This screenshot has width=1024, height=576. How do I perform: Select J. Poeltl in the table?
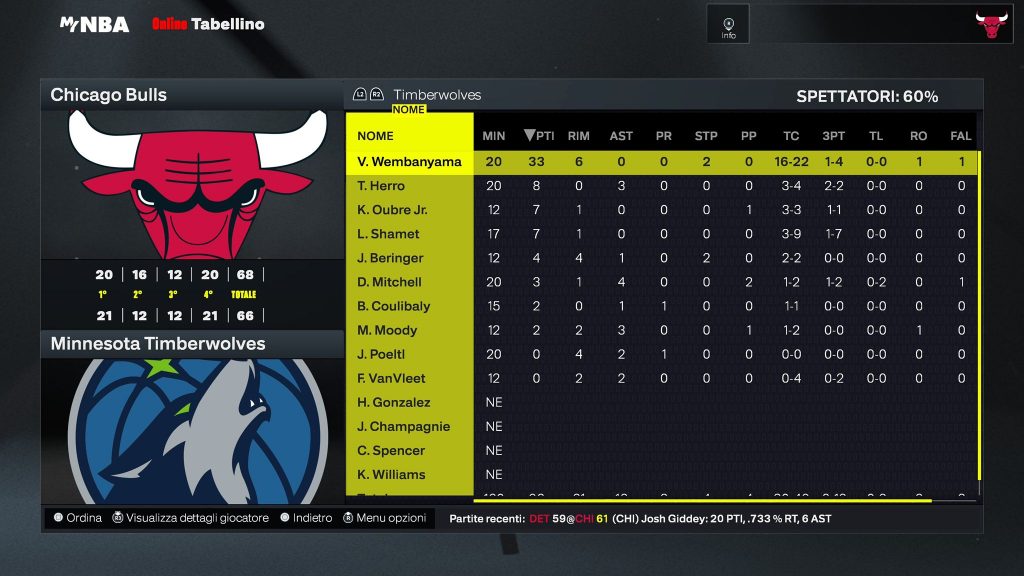[381, 354]
